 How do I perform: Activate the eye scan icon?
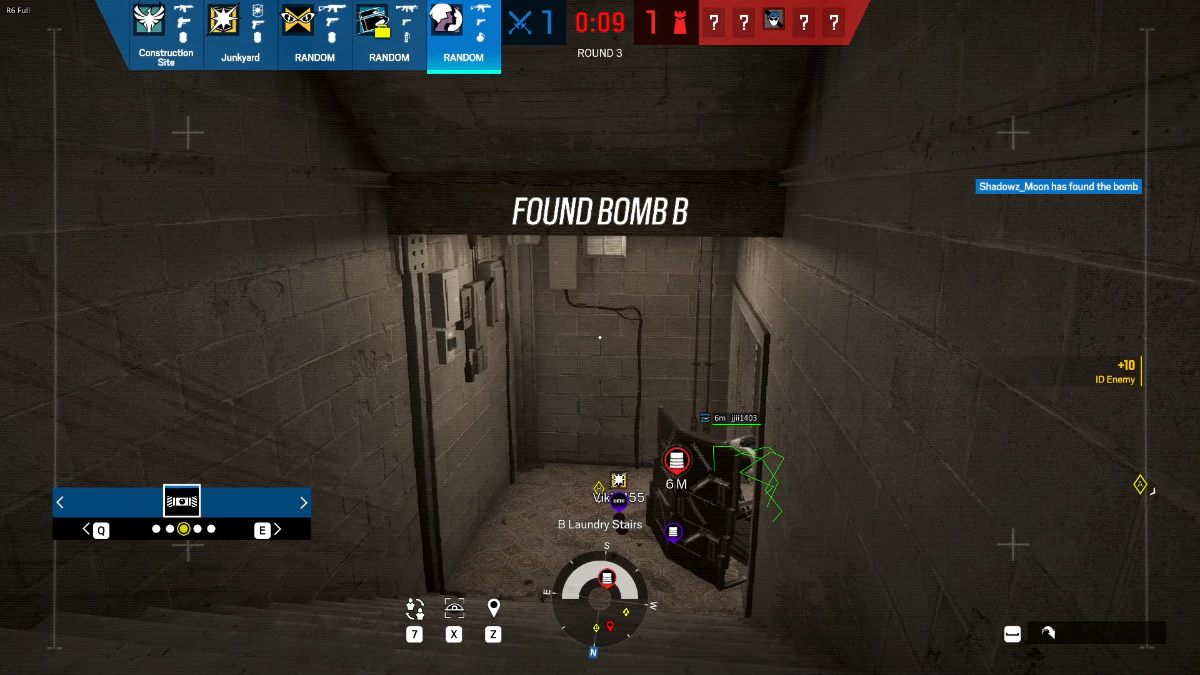454,608
